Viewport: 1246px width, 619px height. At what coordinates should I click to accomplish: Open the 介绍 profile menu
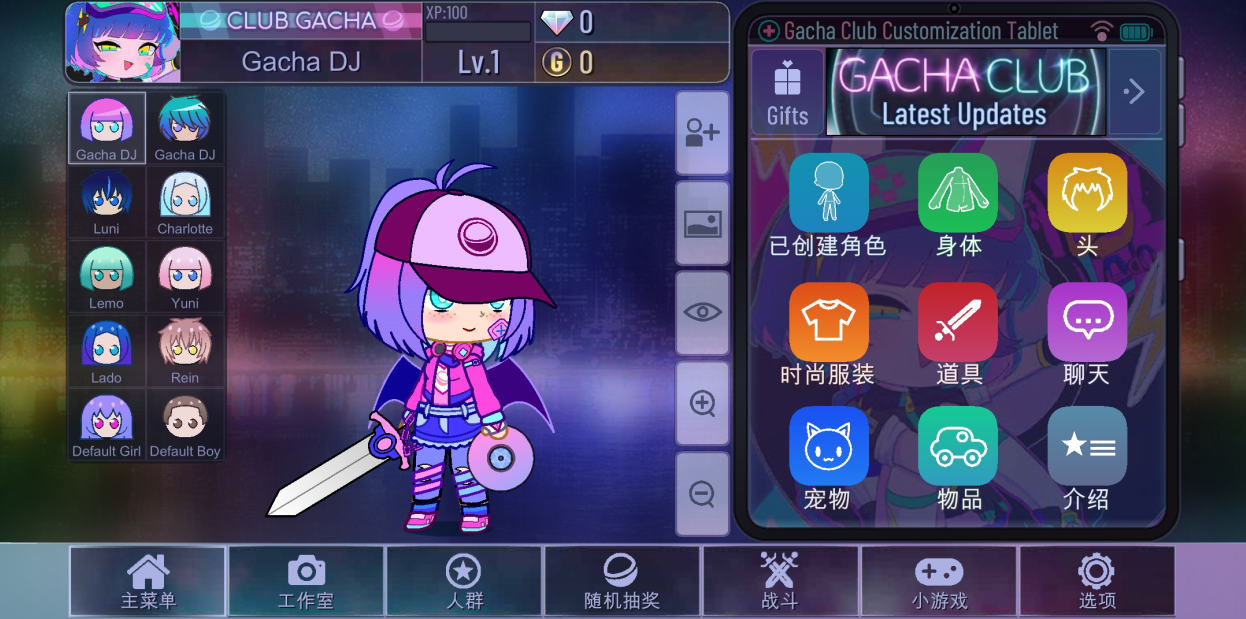coord(1087,447)
